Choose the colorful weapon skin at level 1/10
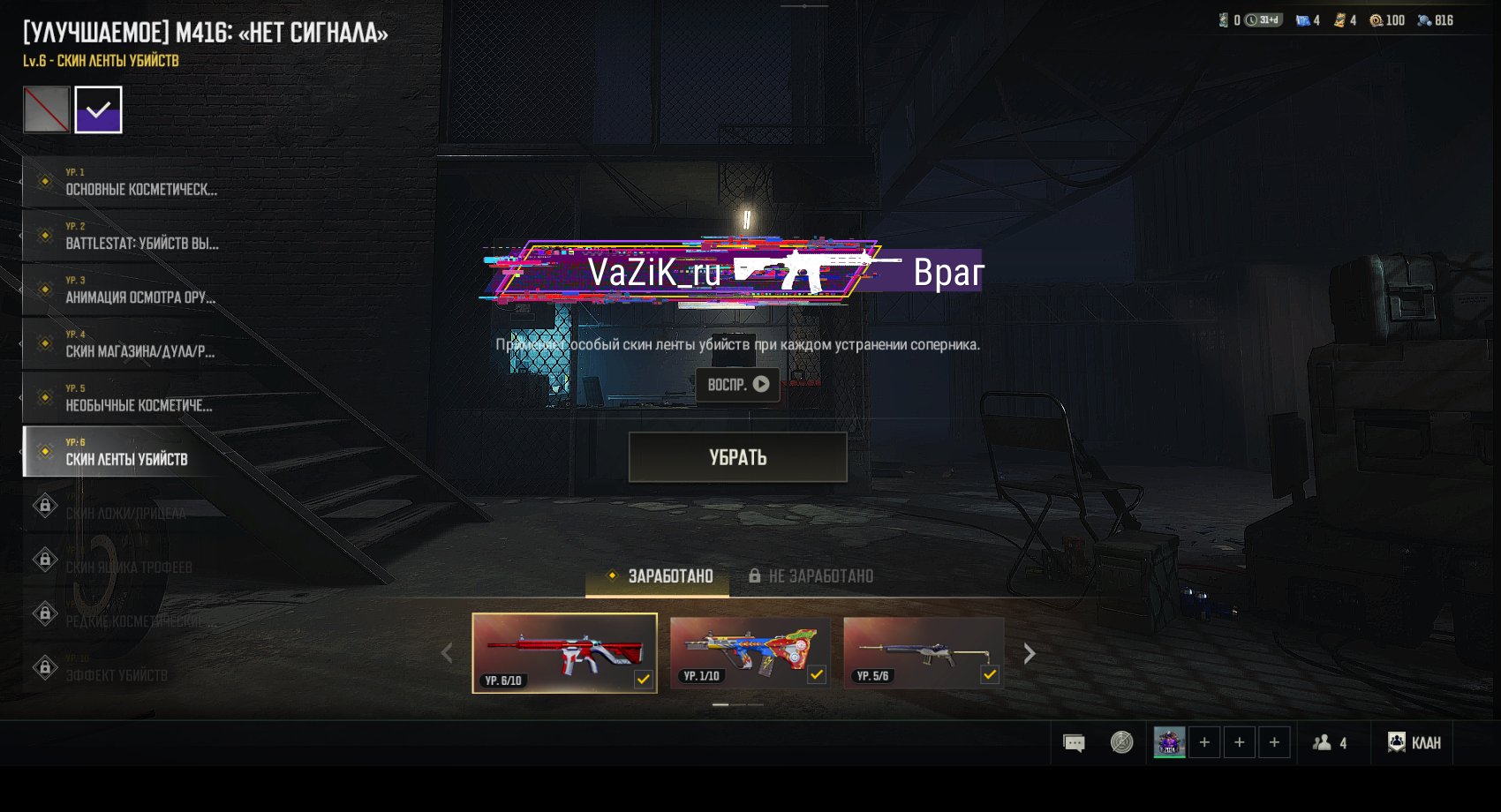 (750, 653)
